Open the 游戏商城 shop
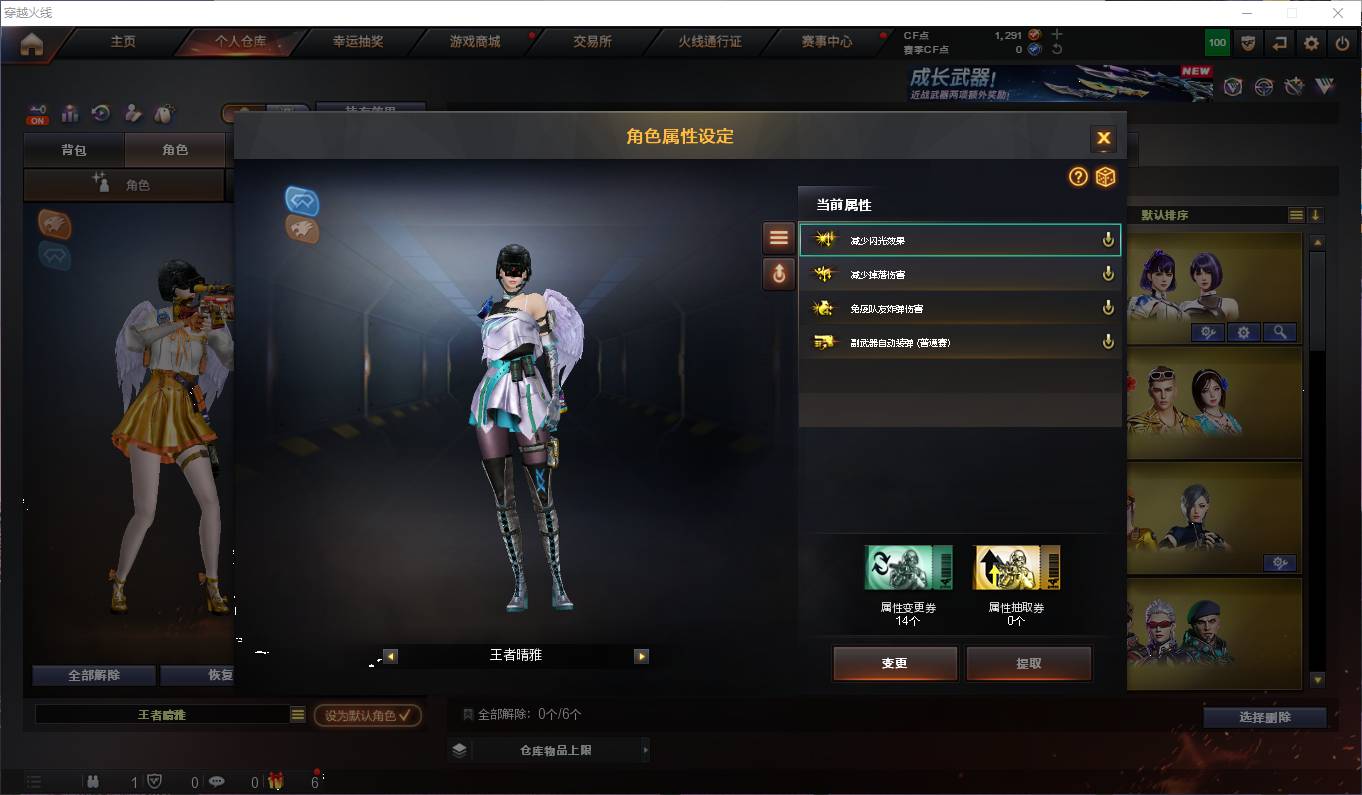 click(475, 42)
